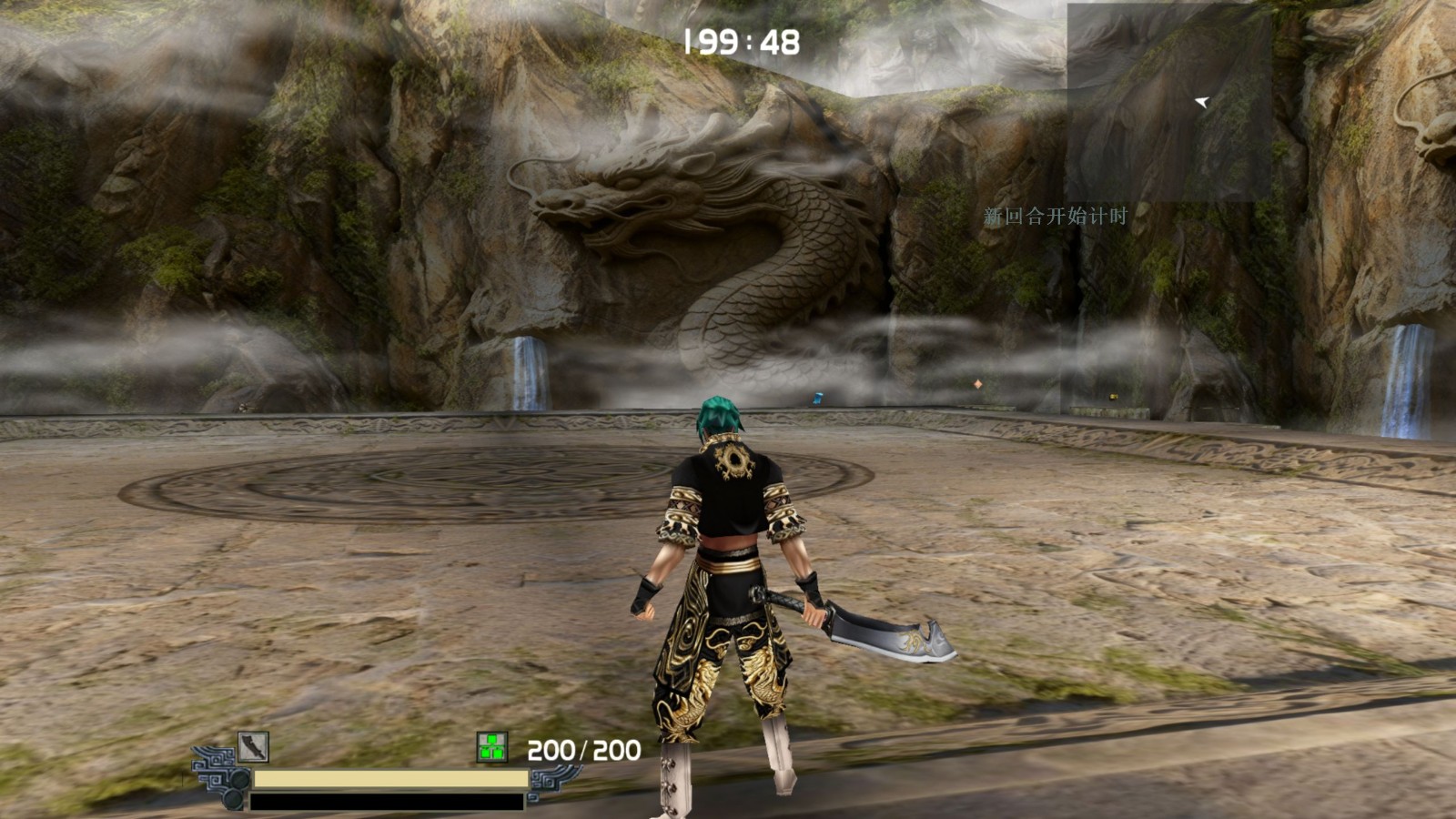Select the green health cross icon
Viewport: 1456px width, 819px height.
click(491, 747)
